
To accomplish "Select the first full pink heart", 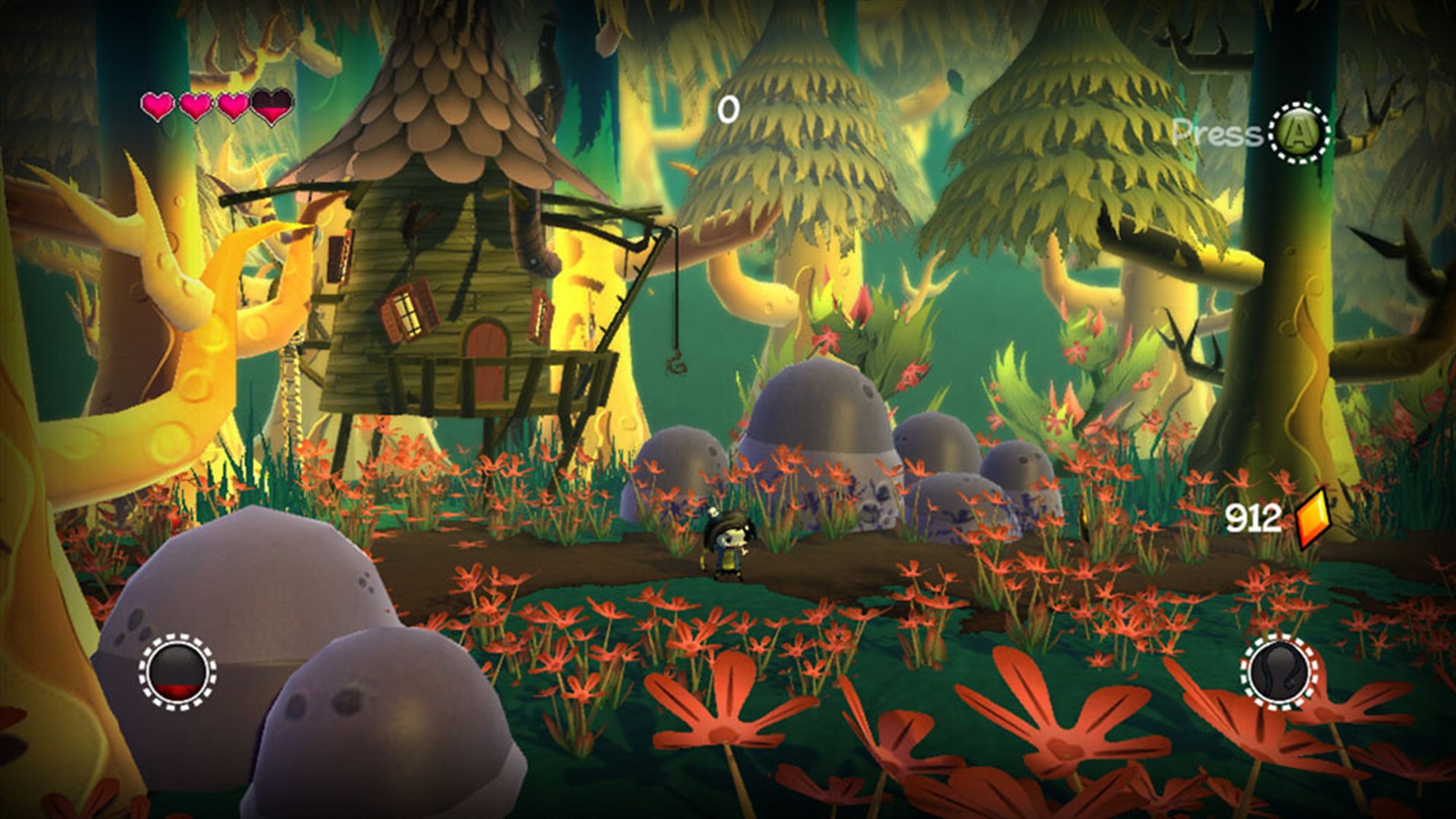I will pos(159,106).
